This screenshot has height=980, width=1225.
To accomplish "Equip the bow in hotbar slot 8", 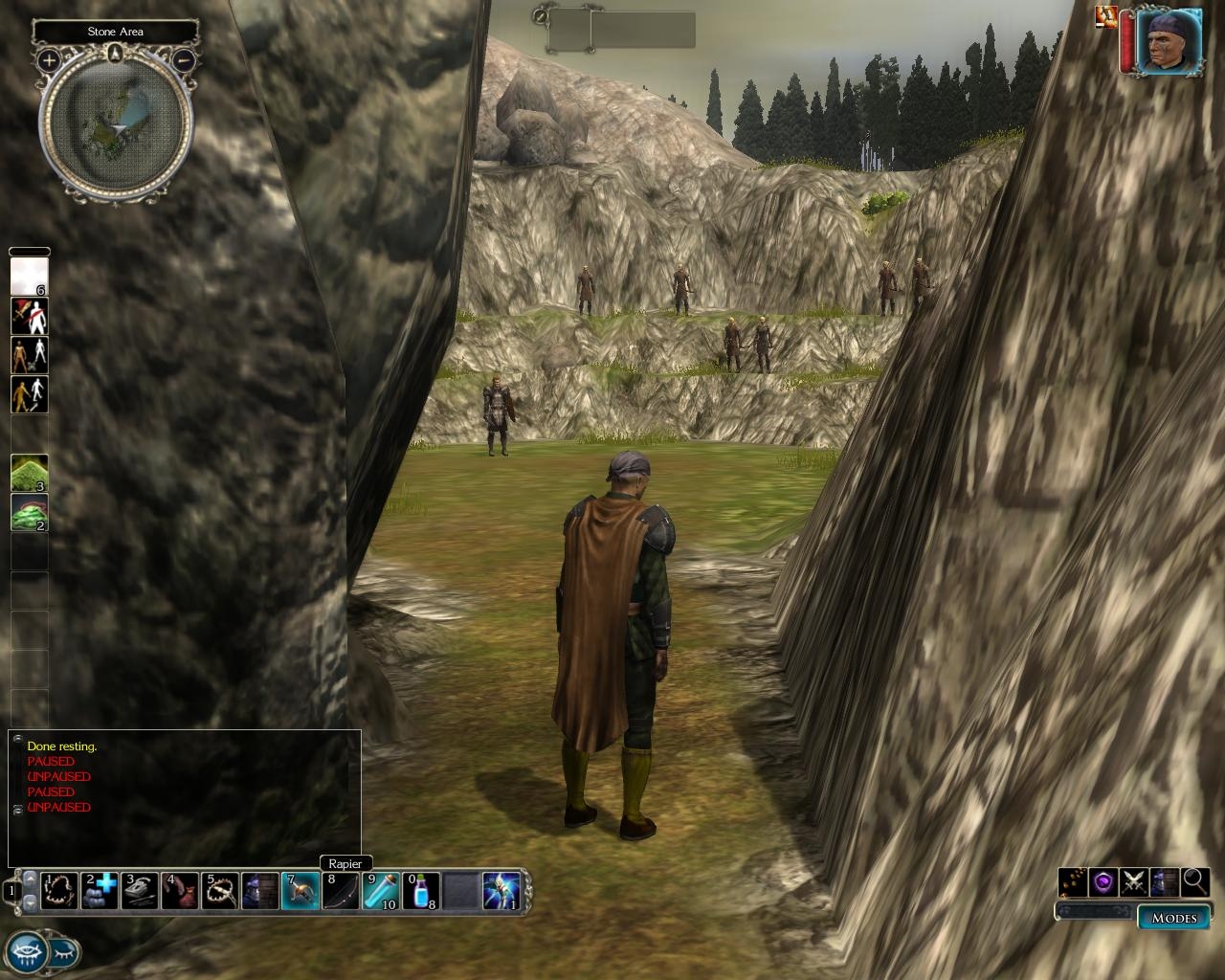I will (340, 891).
